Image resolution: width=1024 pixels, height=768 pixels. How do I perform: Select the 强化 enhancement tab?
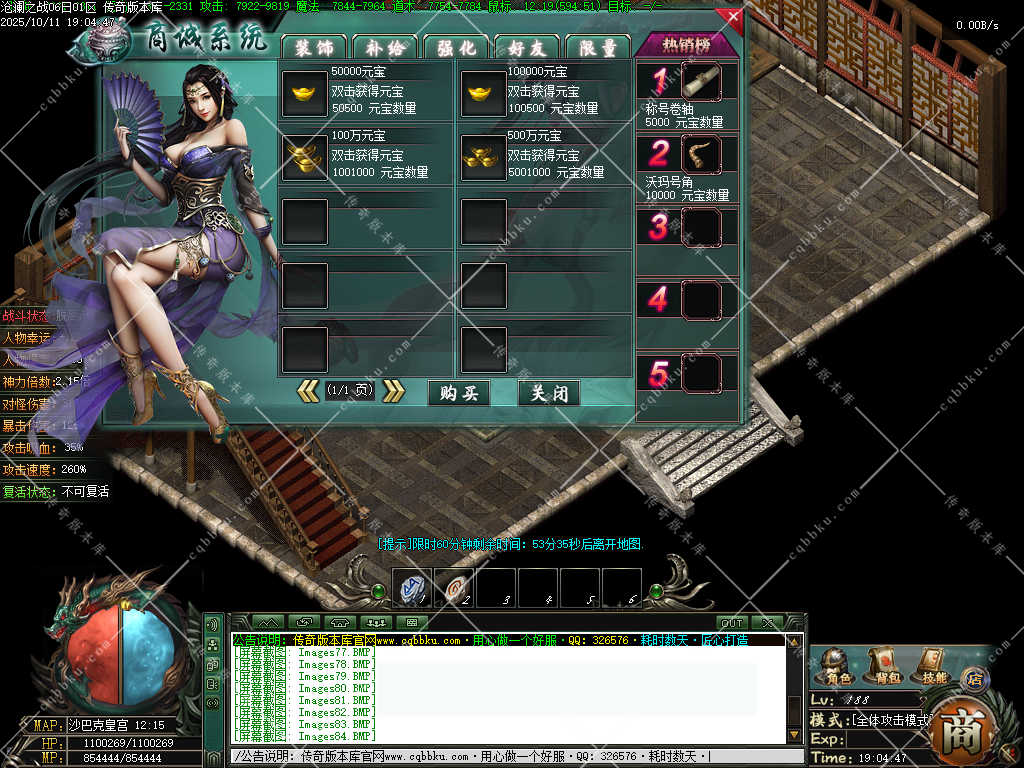456,47
